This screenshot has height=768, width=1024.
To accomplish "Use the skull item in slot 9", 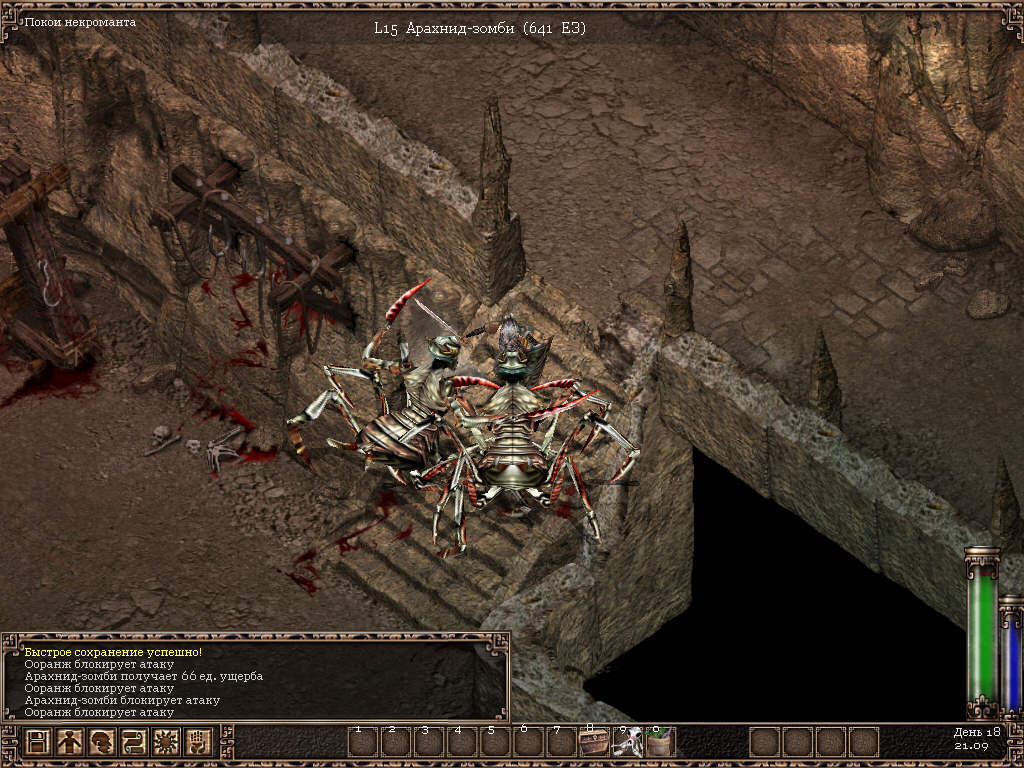I will click(x=626, y=742).
